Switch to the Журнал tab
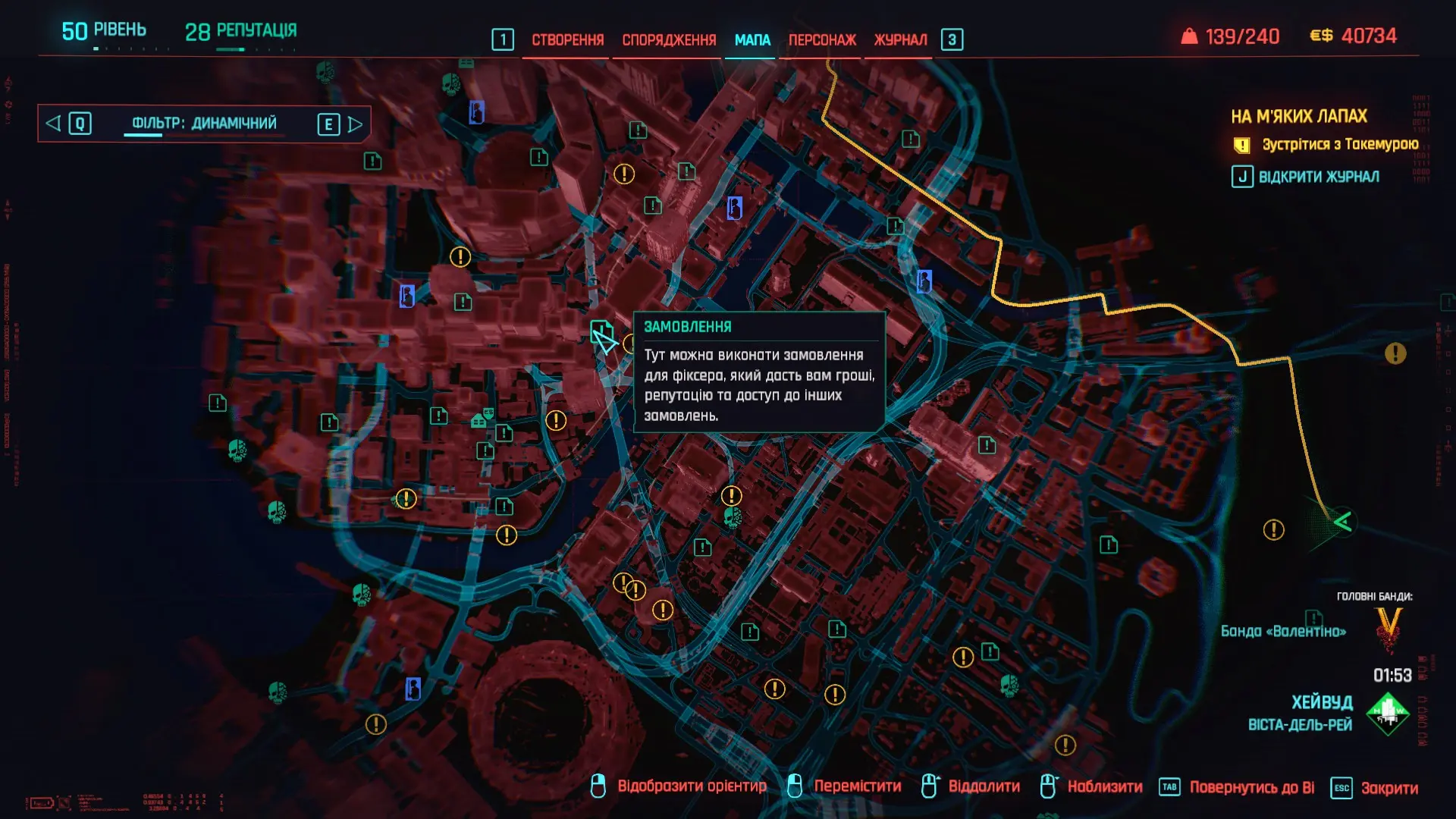1456x819 pixels. [x=900, y=40]
